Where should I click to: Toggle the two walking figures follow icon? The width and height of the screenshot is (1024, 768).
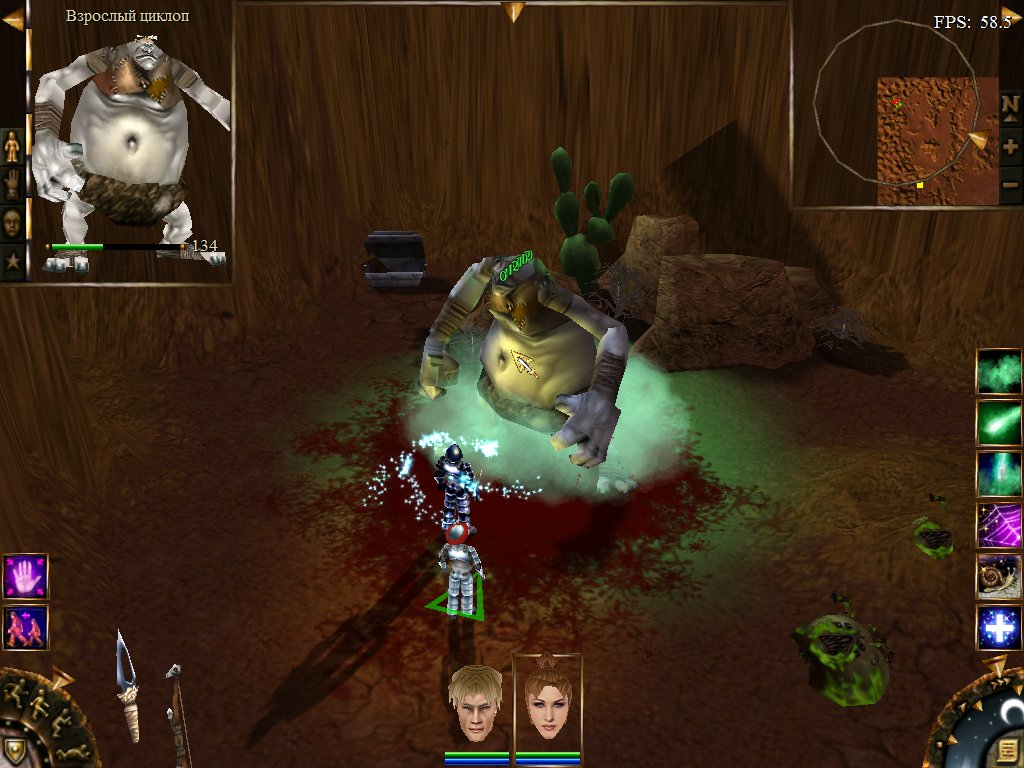(x=25, y=628)
